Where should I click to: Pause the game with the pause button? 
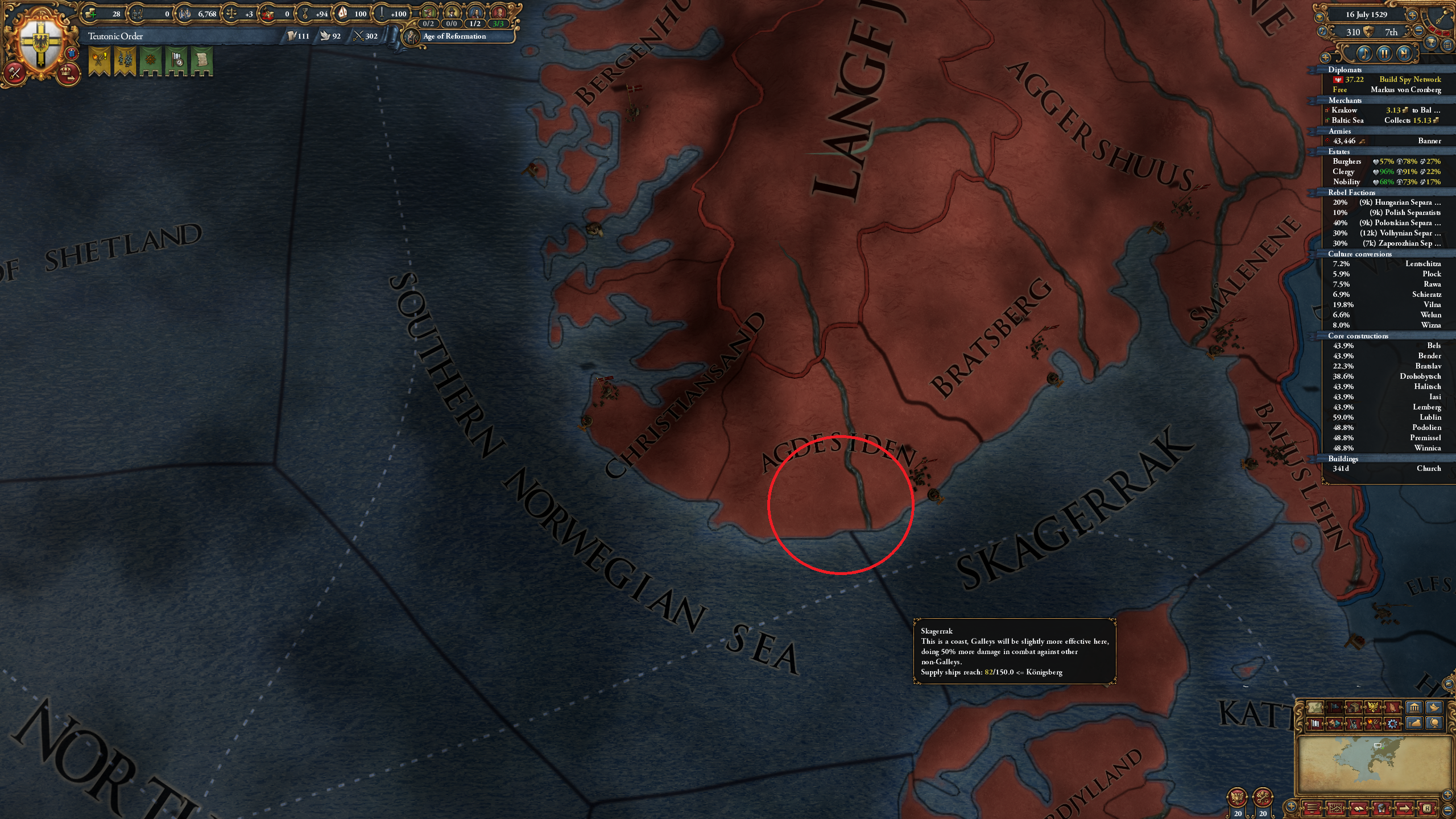click(x=1384, y=53)
